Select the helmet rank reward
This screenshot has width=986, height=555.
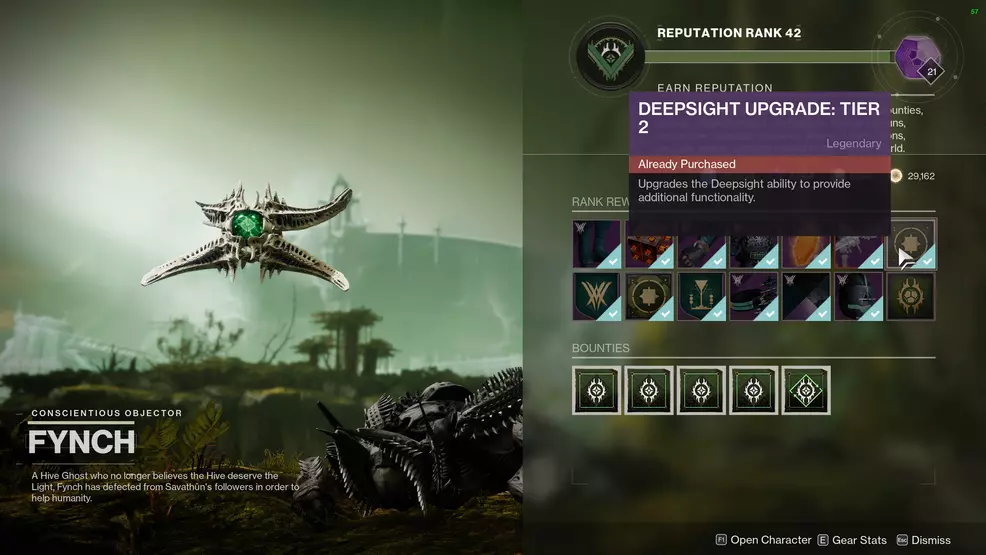(x=857, y=296)
